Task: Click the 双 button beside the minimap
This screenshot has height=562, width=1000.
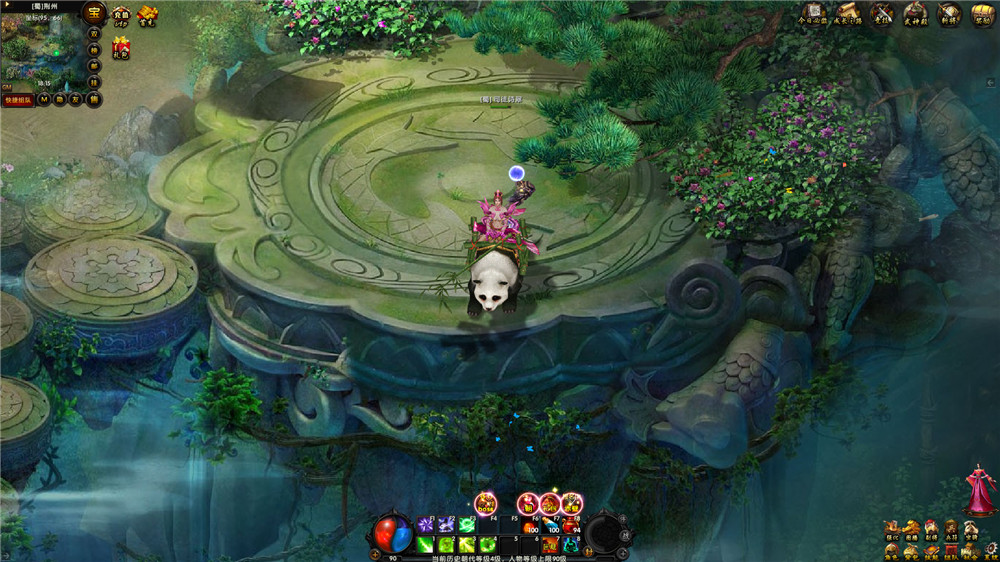Action: [x=94, y=34]
